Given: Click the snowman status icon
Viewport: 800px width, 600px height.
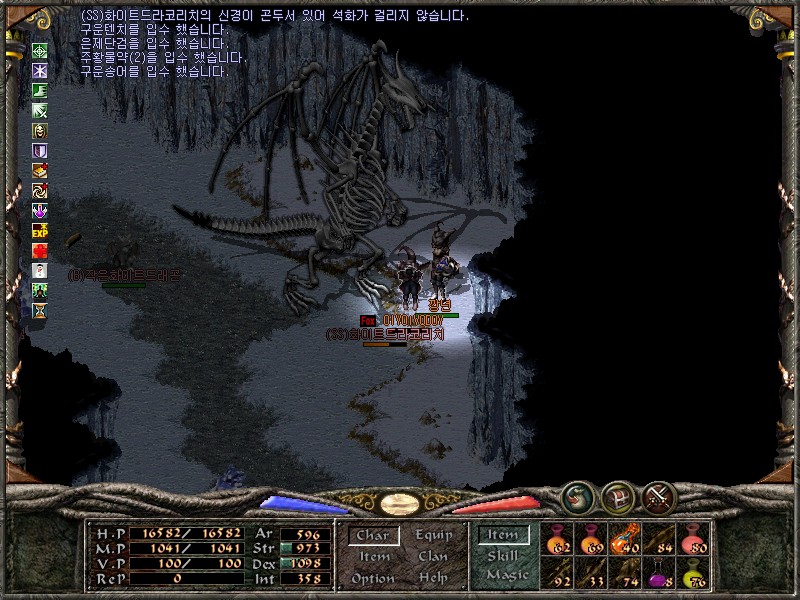Looking at the screenshot, I should [40, 270].
